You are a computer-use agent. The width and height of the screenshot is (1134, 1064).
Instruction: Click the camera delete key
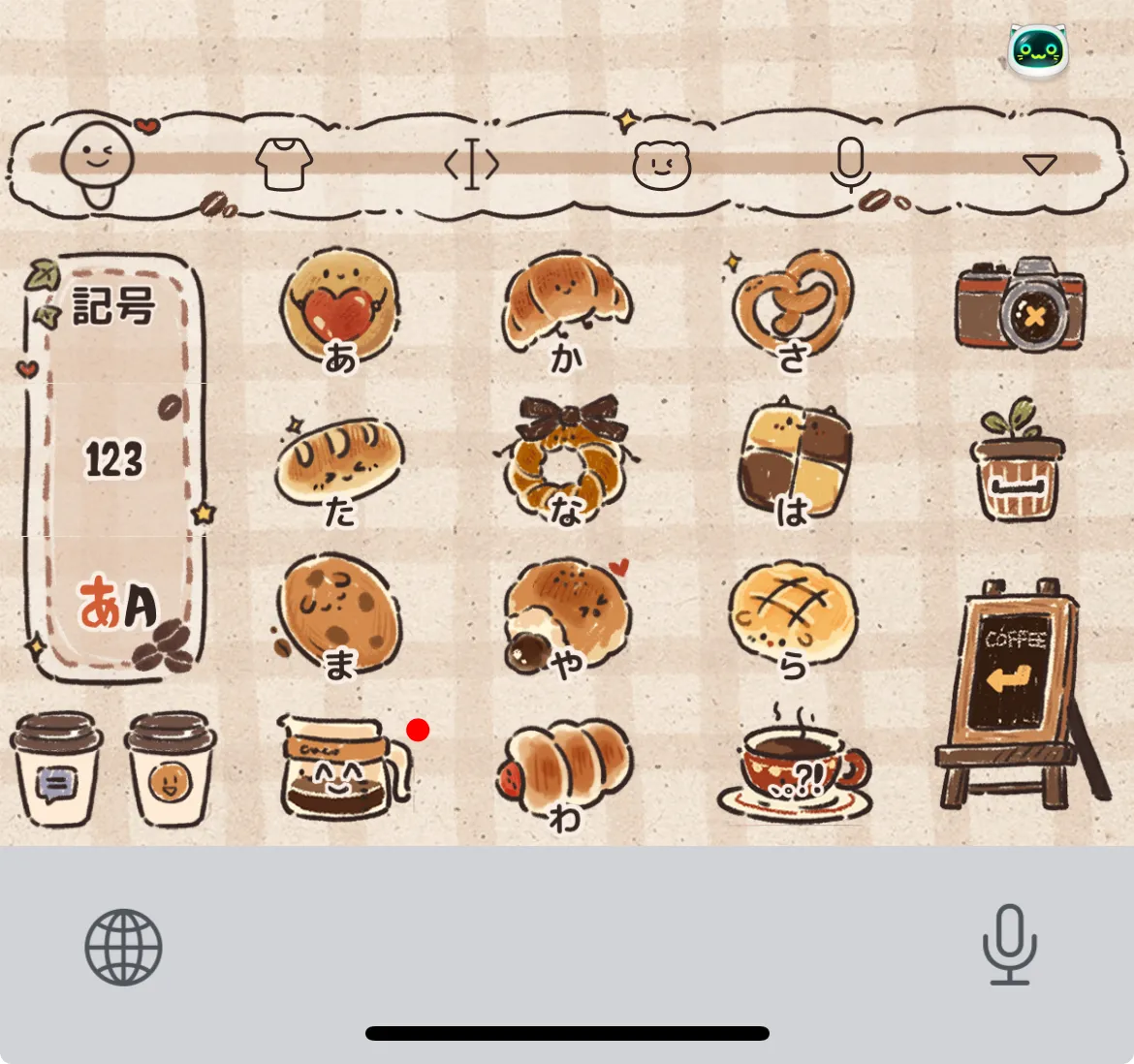pos(1019,304)
